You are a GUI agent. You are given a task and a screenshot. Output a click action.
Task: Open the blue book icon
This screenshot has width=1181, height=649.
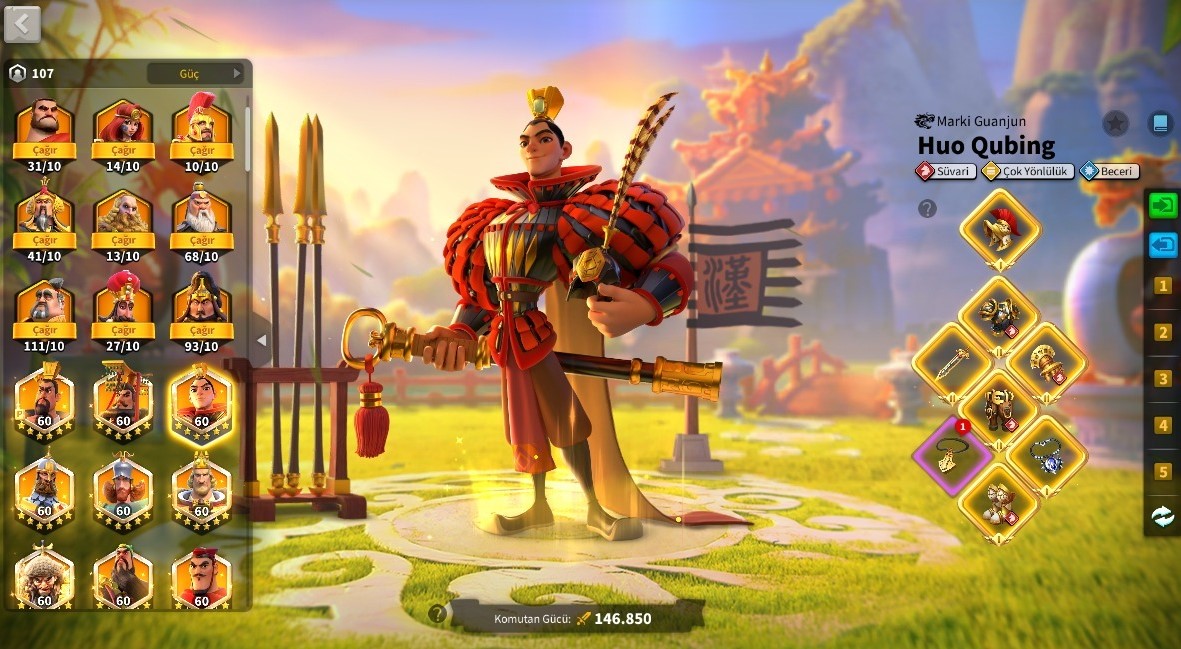[1160, 124]
